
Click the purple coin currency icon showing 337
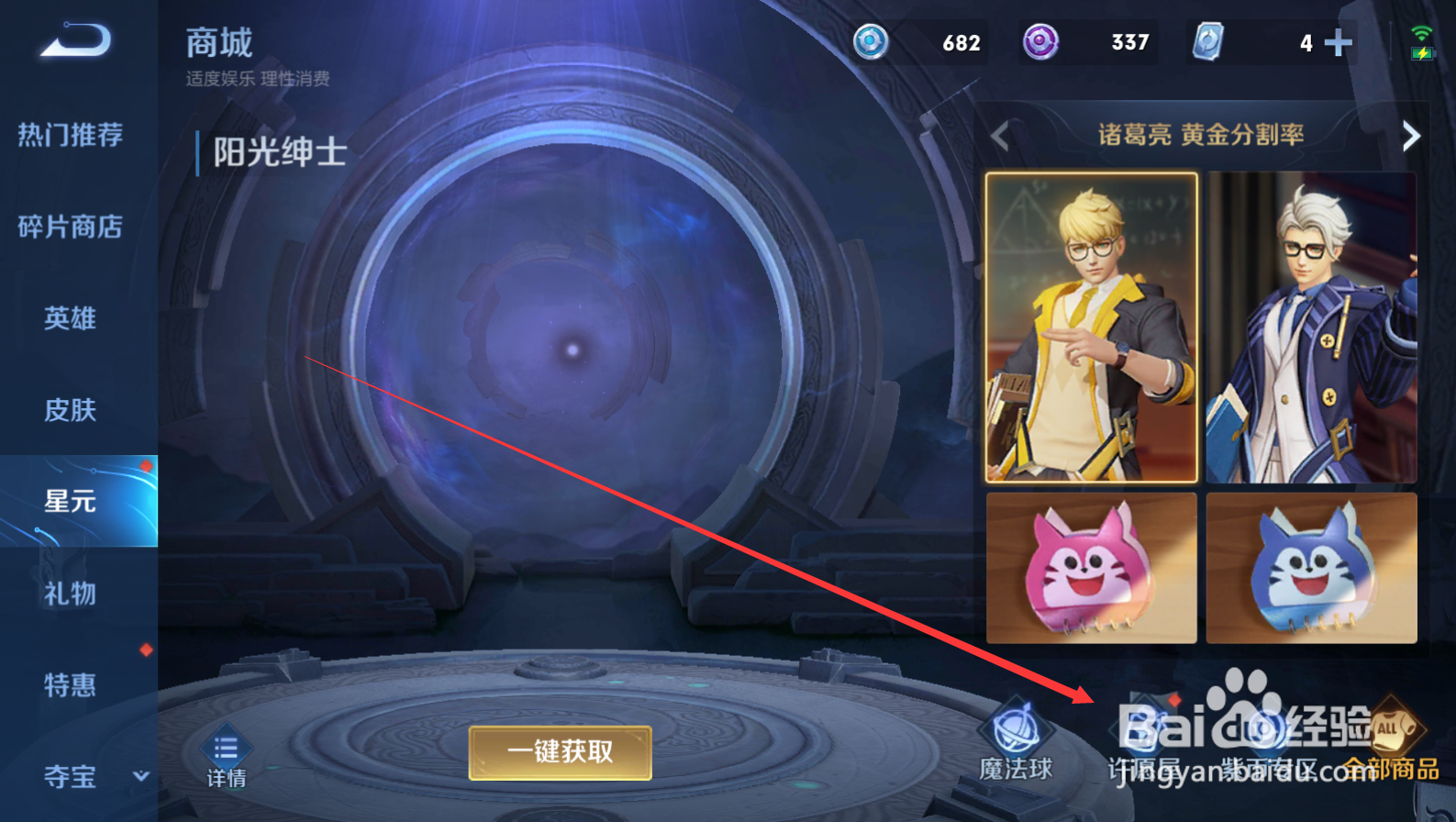coord(1041,42)
